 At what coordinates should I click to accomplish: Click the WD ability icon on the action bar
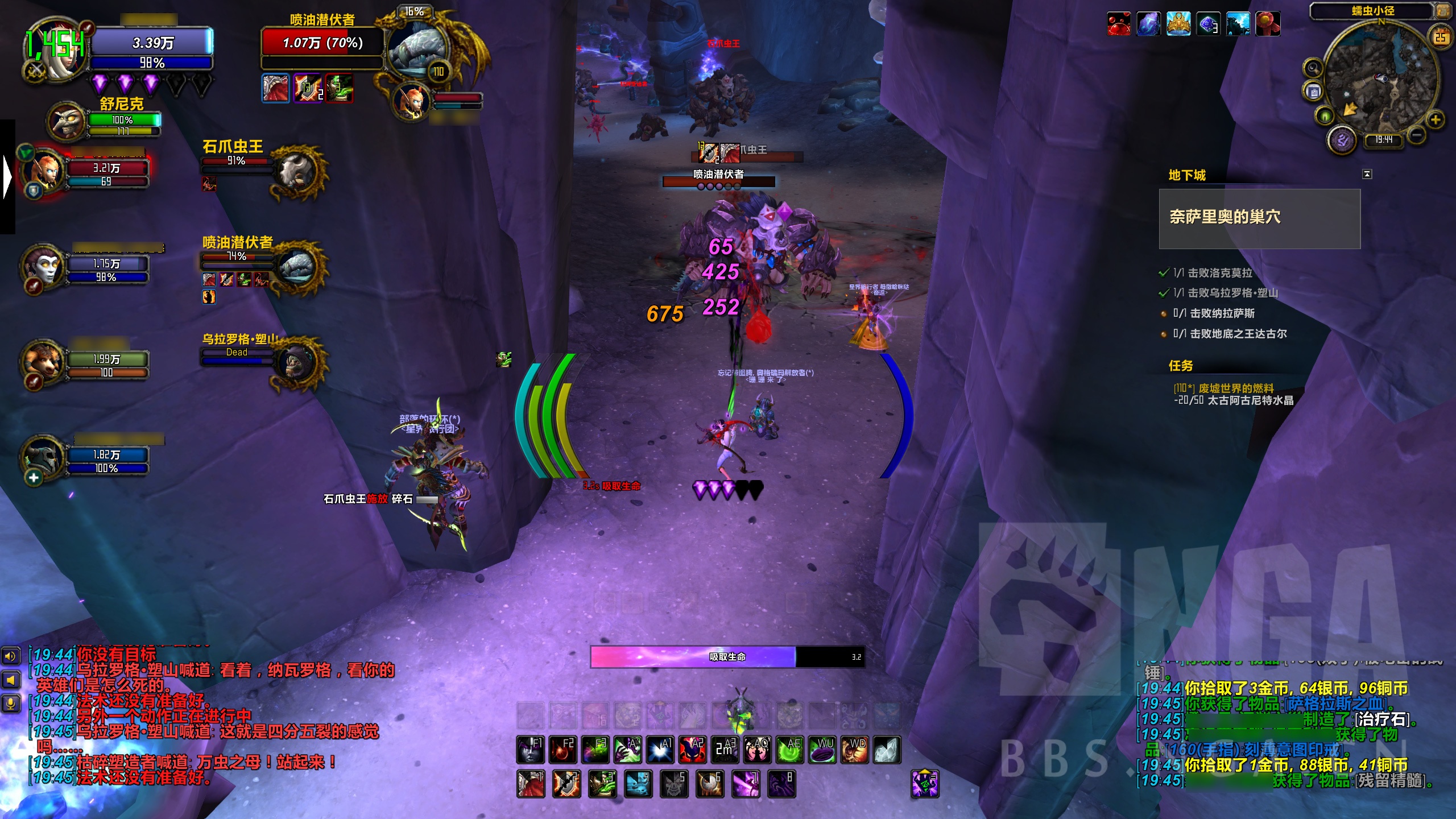(858, 748)
